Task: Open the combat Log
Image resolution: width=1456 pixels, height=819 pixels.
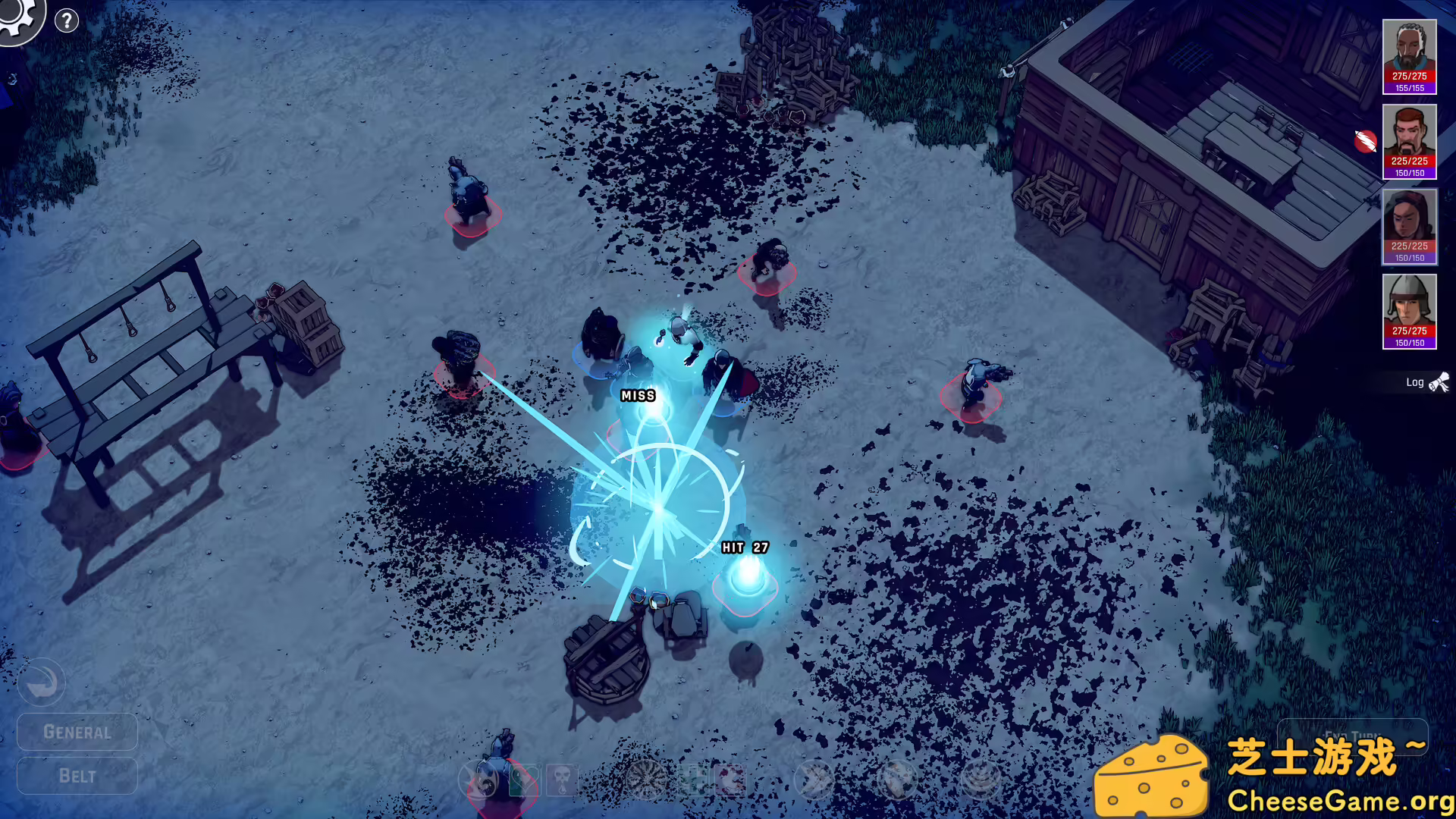Action: 1414,382
